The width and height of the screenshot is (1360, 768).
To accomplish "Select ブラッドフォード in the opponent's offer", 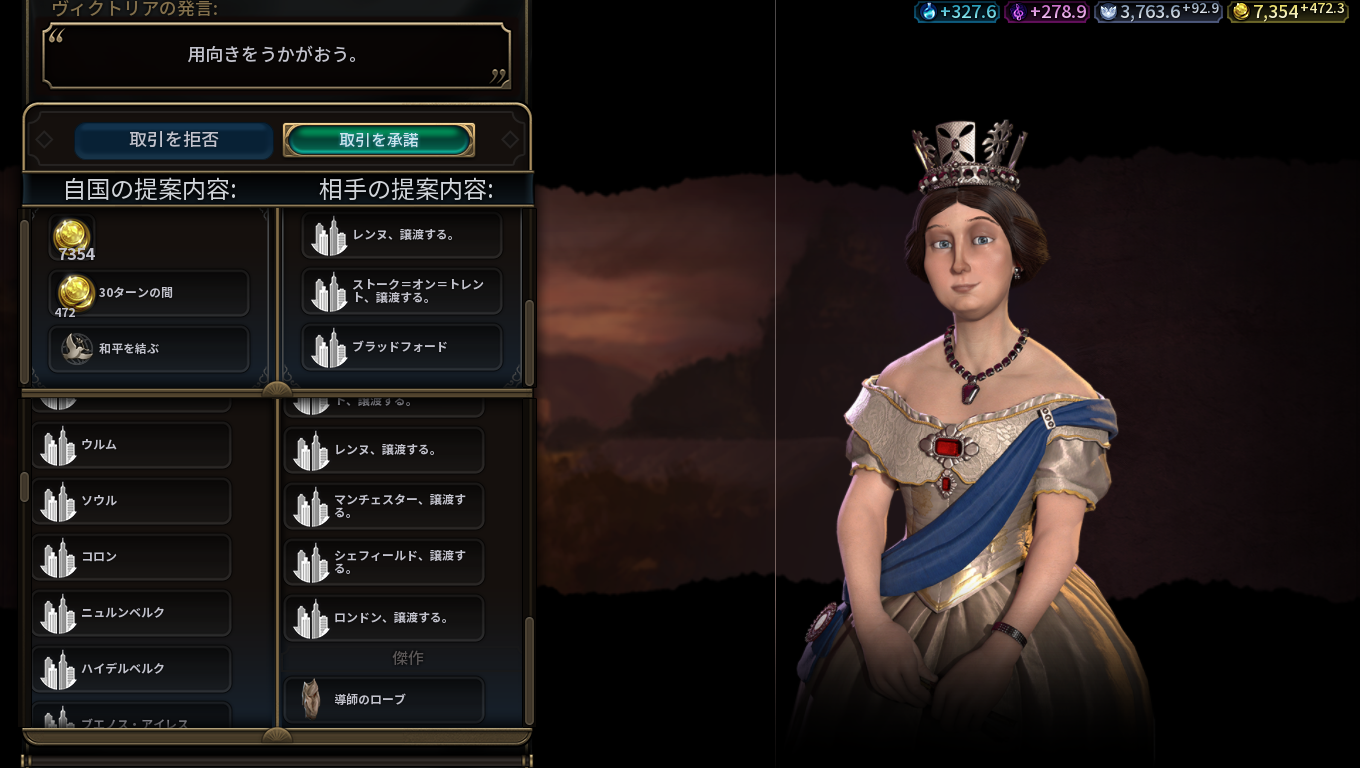I will click(x=402, y=347).
